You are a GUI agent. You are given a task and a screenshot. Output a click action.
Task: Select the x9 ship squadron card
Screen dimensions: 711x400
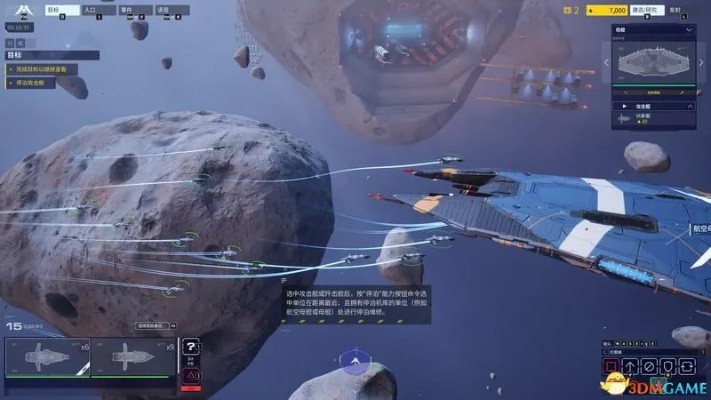coord(132,359)
